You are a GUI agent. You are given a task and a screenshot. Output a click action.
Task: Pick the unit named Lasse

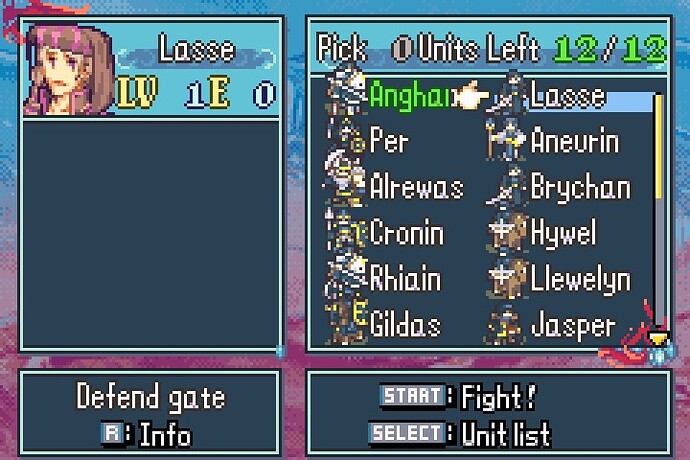pyautogui.click(x=567, y=96)
